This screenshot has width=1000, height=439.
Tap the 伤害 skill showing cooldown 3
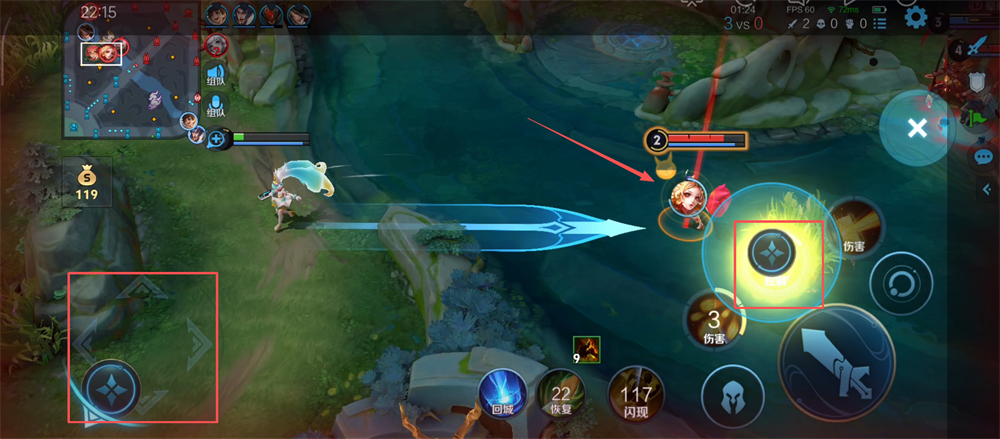pos(713,321)
